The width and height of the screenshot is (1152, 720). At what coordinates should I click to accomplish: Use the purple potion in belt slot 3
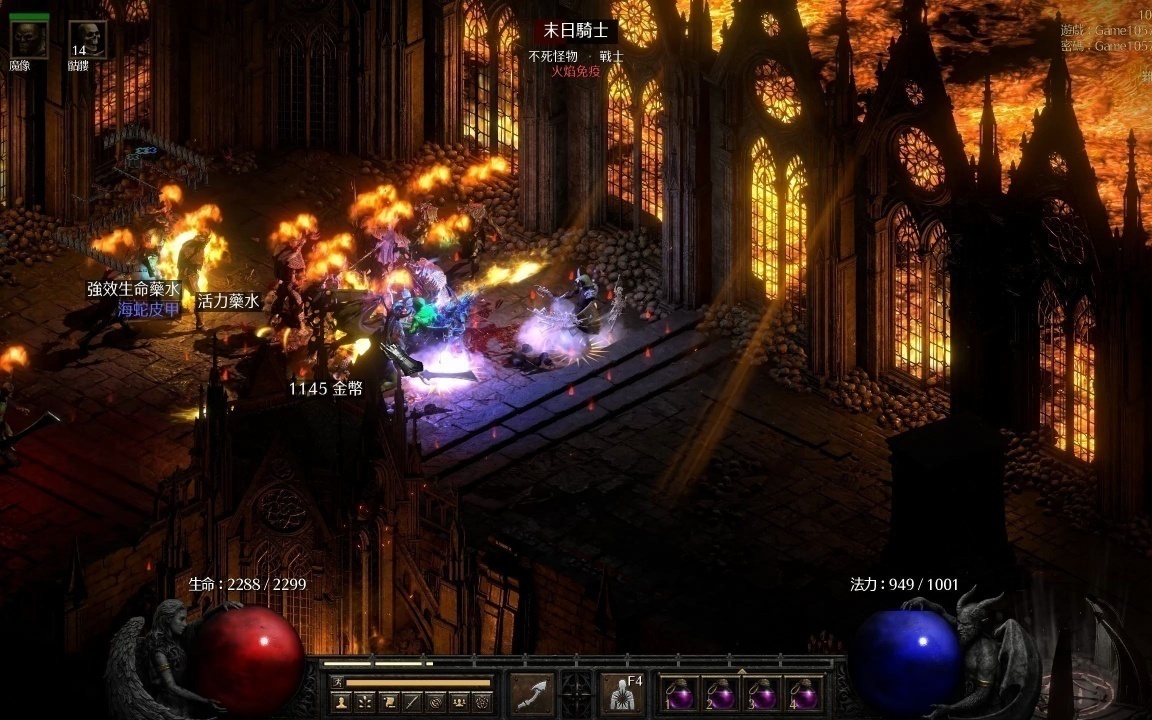[763, 694]
